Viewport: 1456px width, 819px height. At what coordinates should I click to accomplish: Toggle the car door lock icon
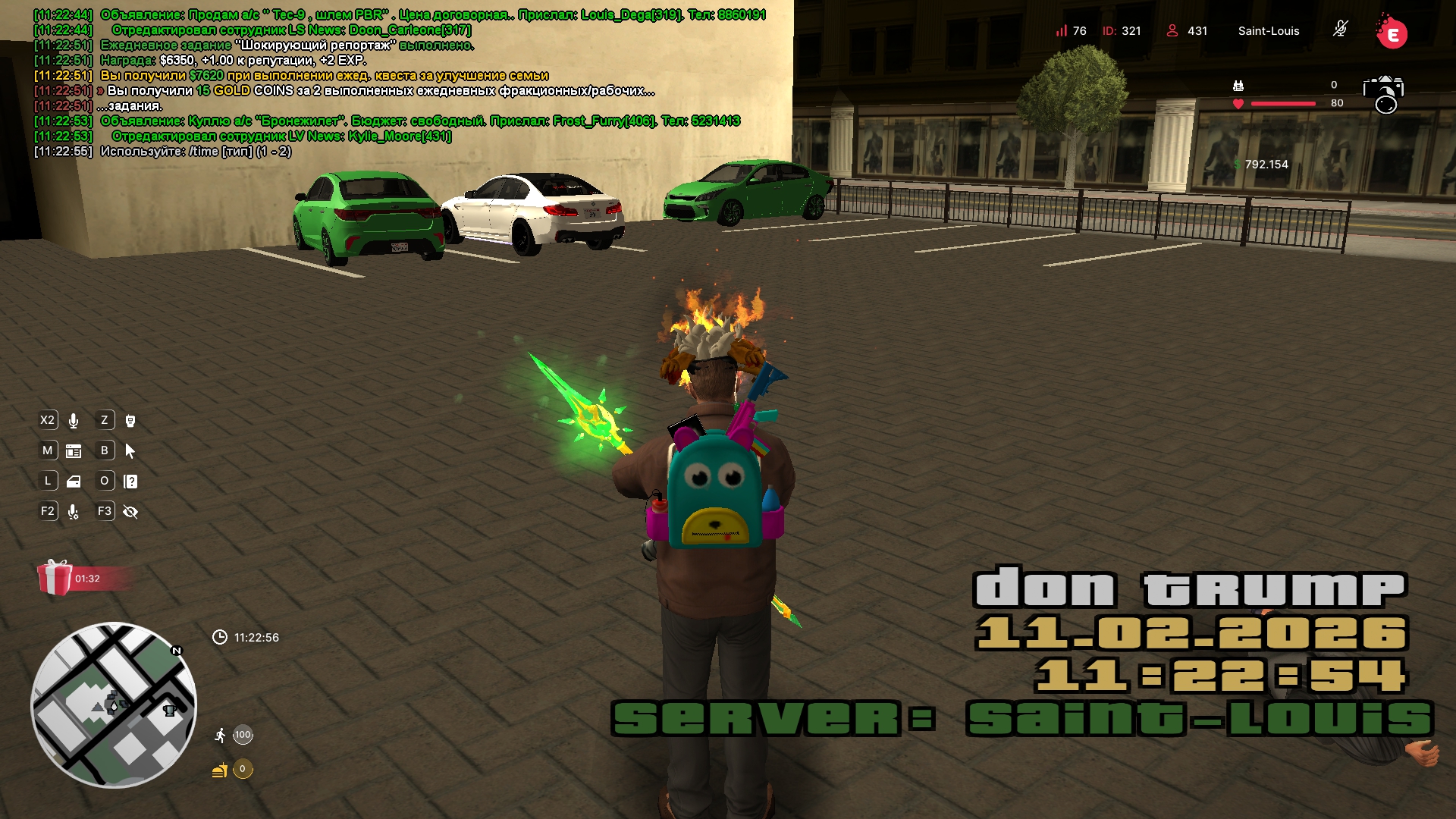74,482
